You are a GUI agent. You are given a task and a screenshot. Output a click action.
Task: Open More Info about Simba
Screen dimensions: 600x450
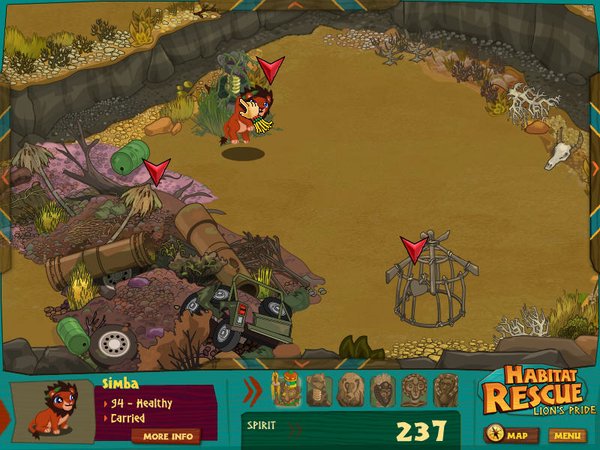point(166,436)
